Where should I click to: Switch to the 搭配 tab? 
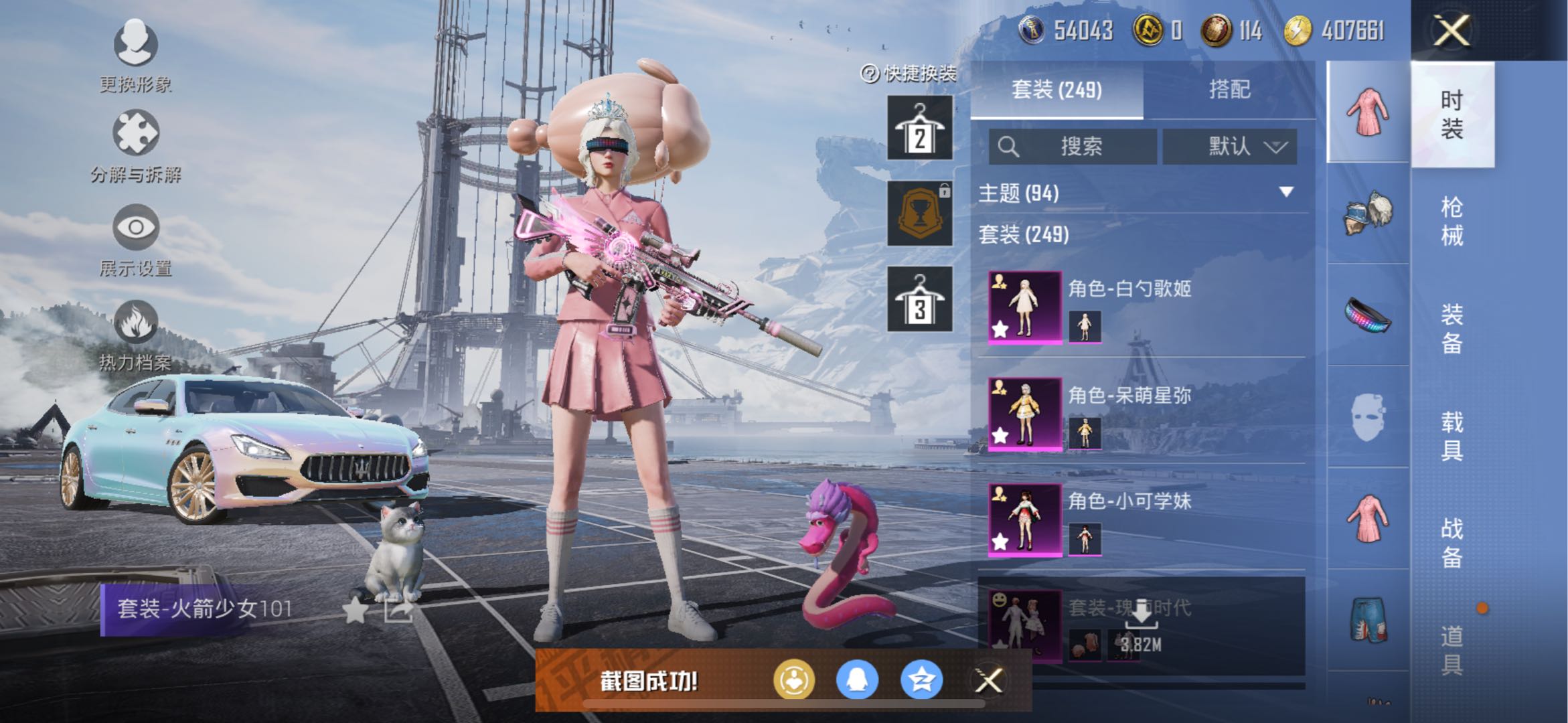point(1229,90)
